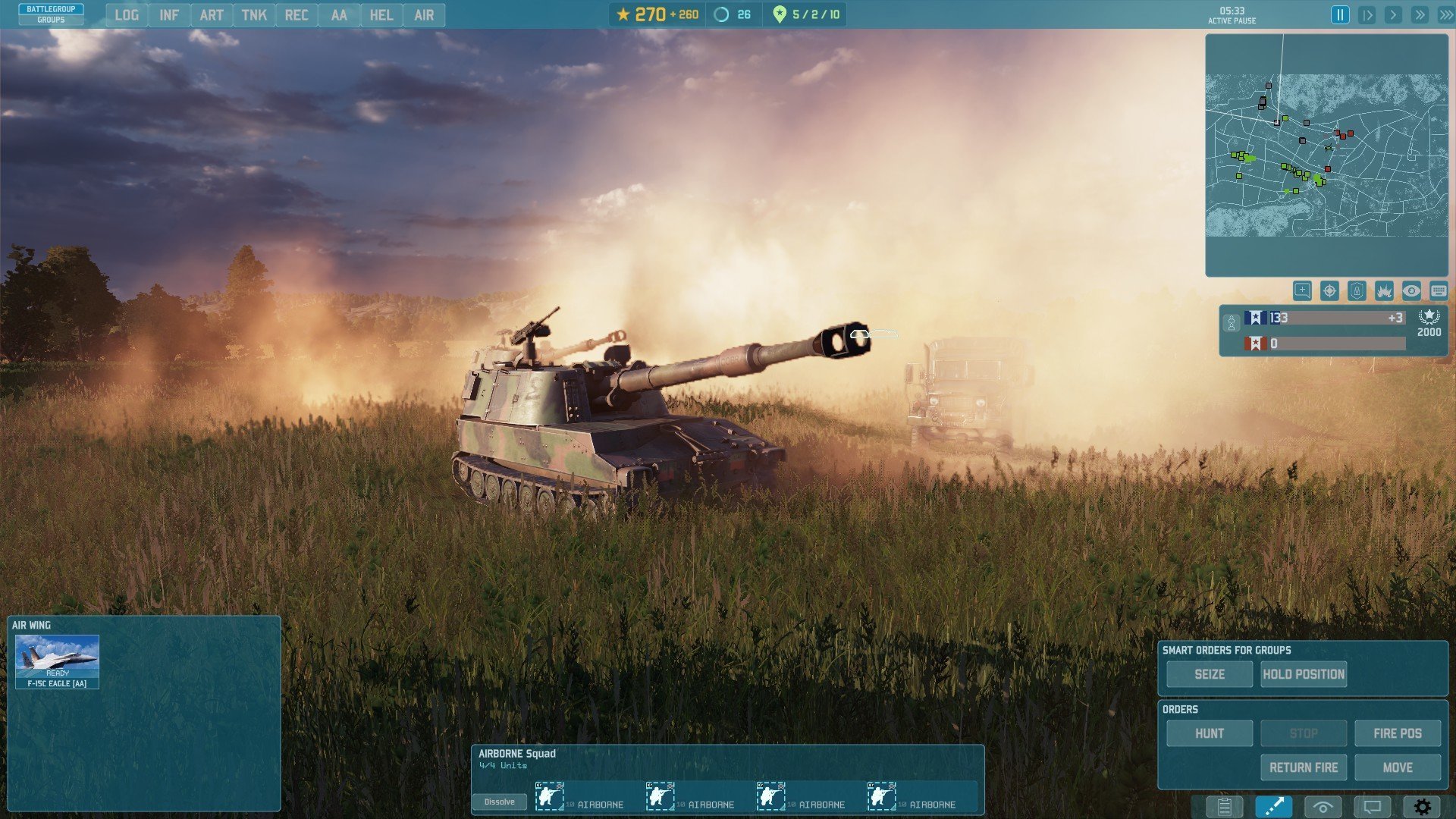The image size is (1456, 819).
Task: Set the fastest game speed
Action: click(1446, 15)
